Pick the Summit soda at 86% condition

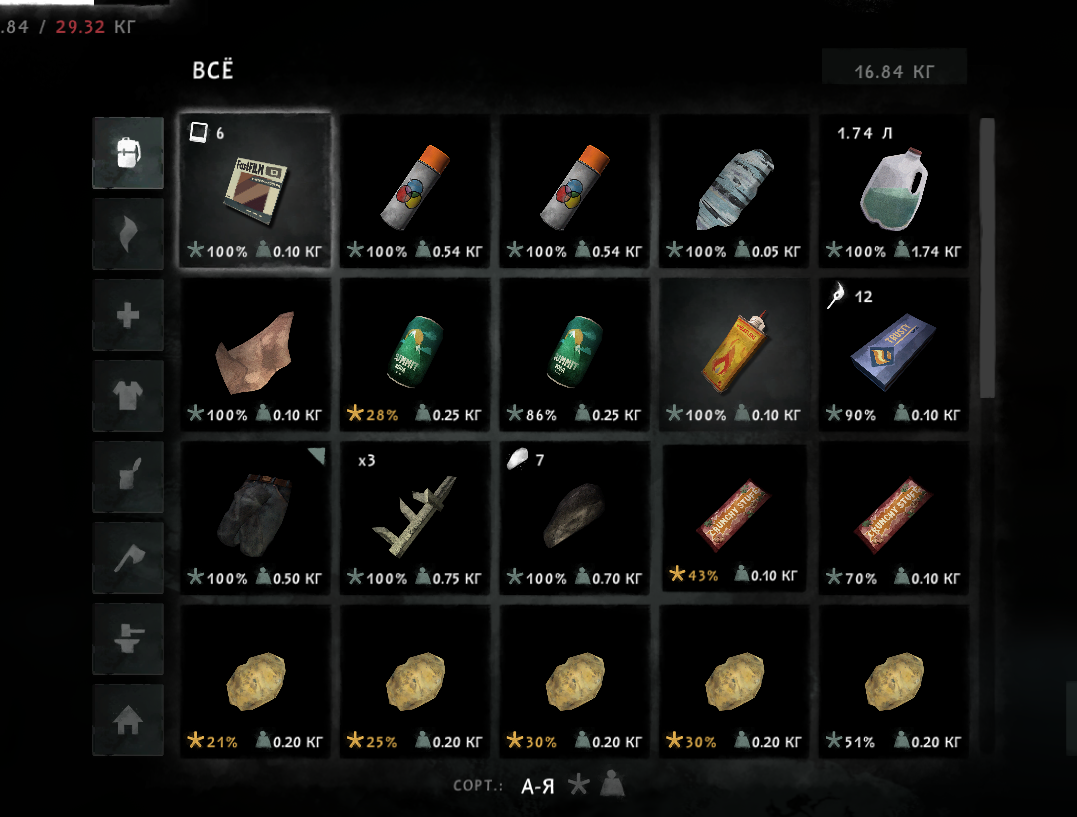tap(574, 354)
